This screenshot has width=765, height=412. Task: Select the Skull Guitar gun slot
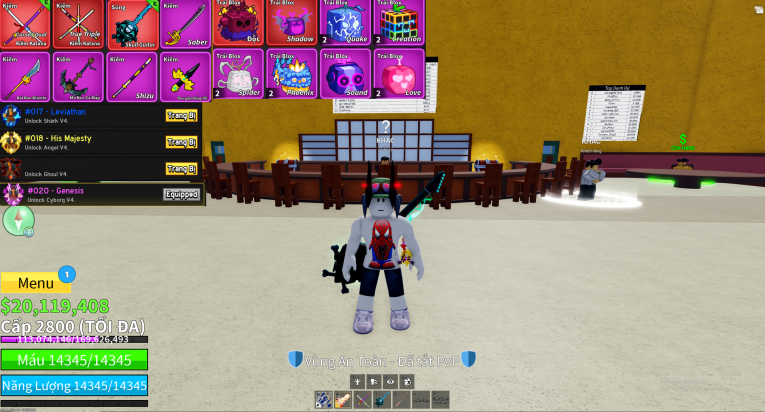point(129,24)
